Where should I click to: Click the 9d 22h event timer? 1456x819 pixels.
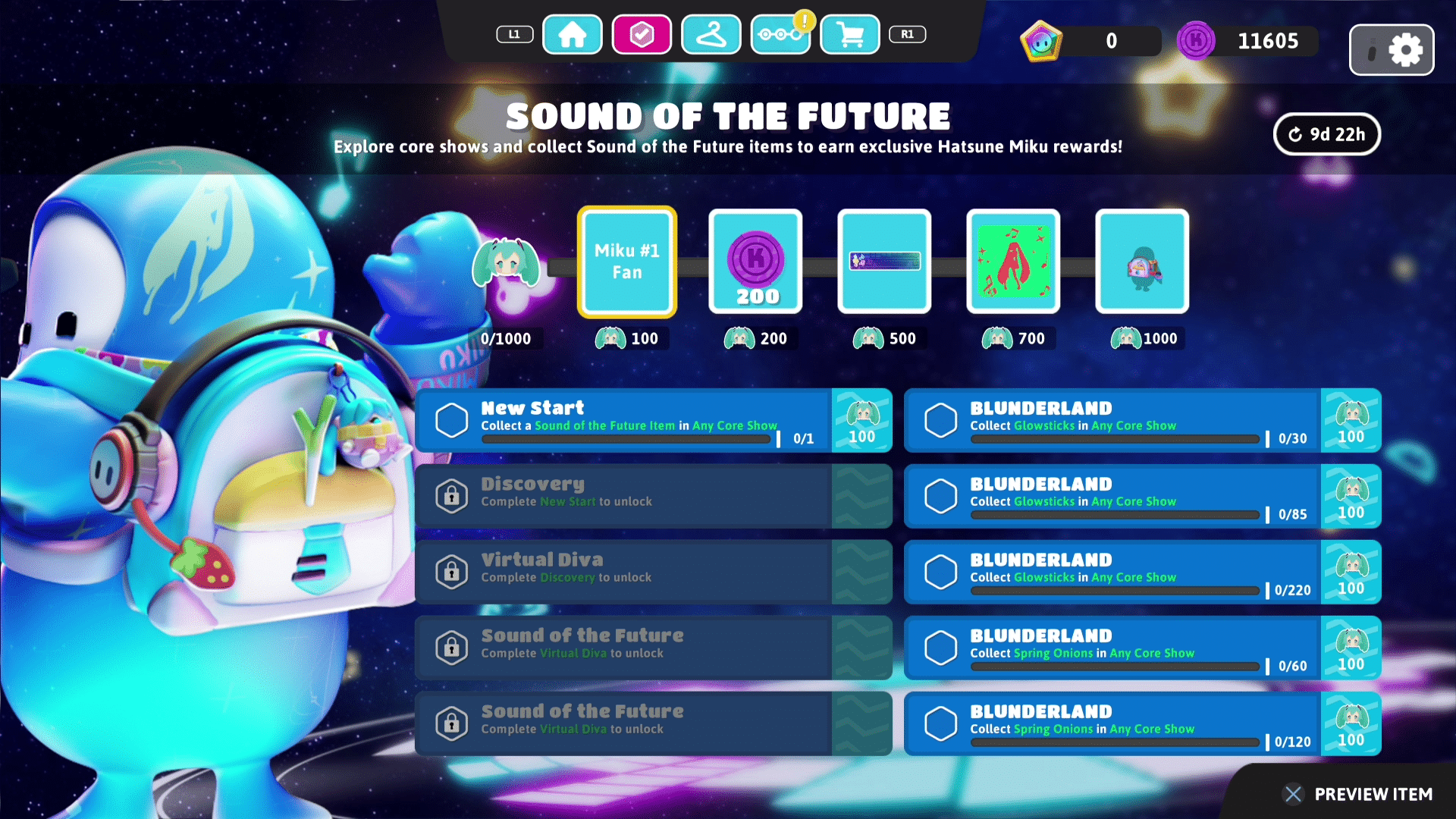click(x=1326, y=134)
